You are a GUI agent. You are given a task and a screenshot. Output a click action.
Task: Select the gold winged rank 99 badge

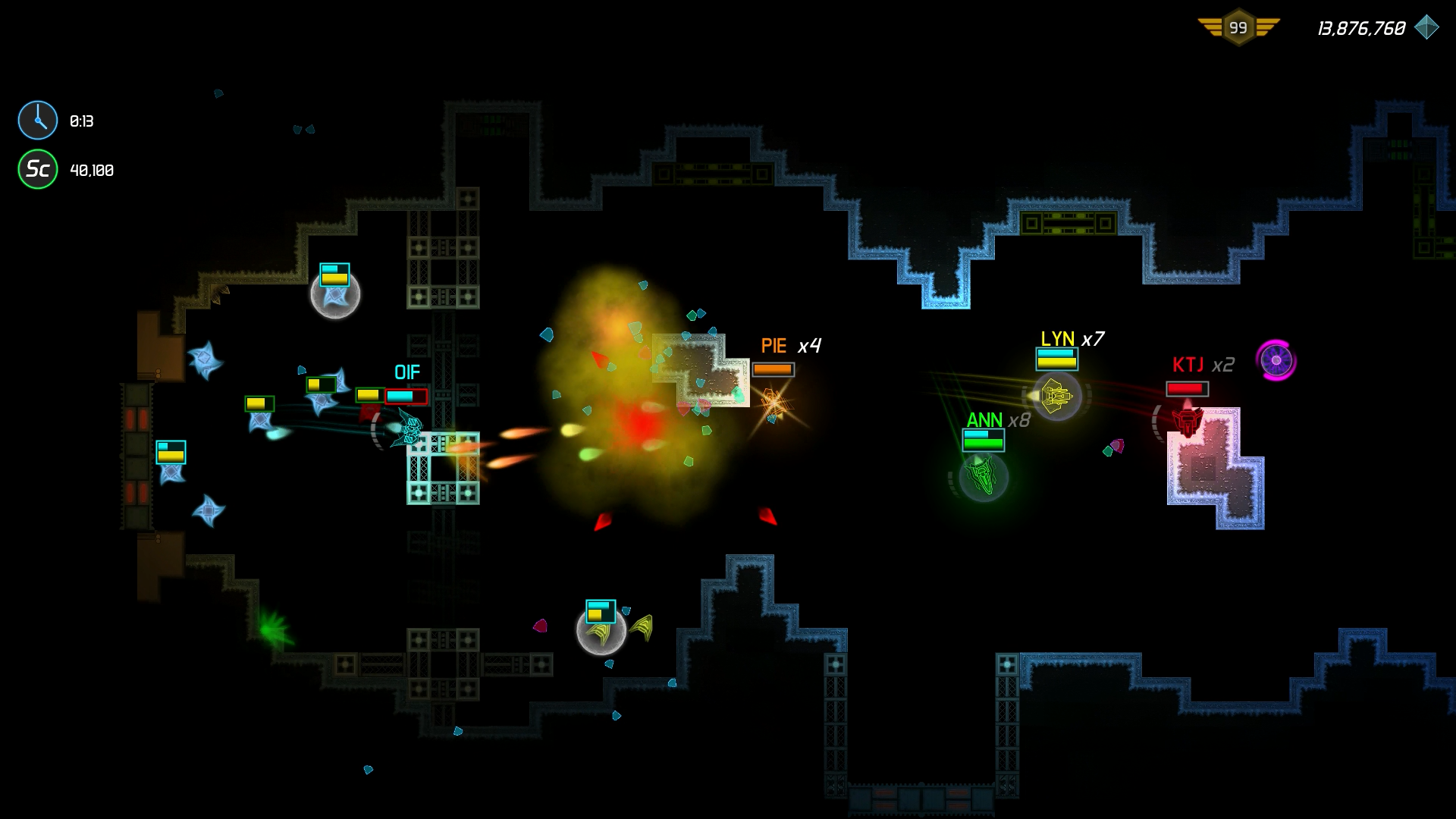click(x=1238, y=28)
